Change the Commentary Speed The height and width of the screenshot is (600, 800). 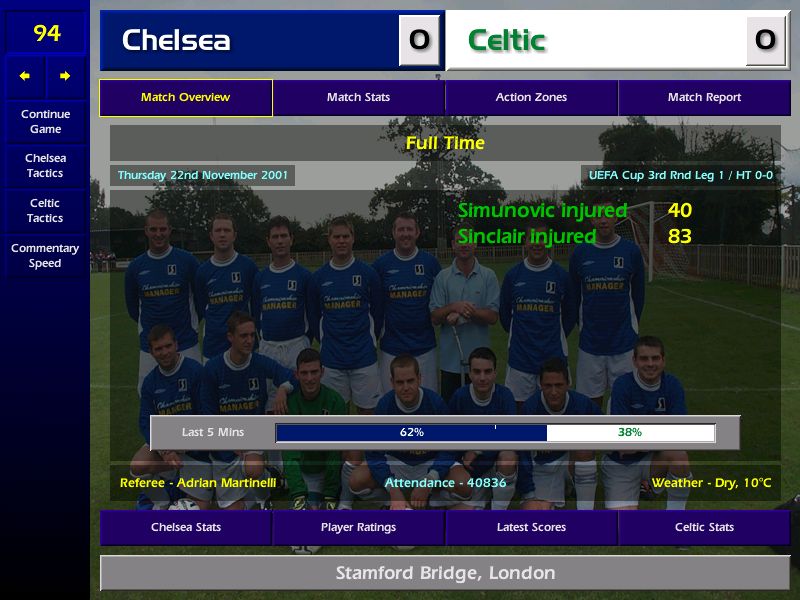[45, 255]
